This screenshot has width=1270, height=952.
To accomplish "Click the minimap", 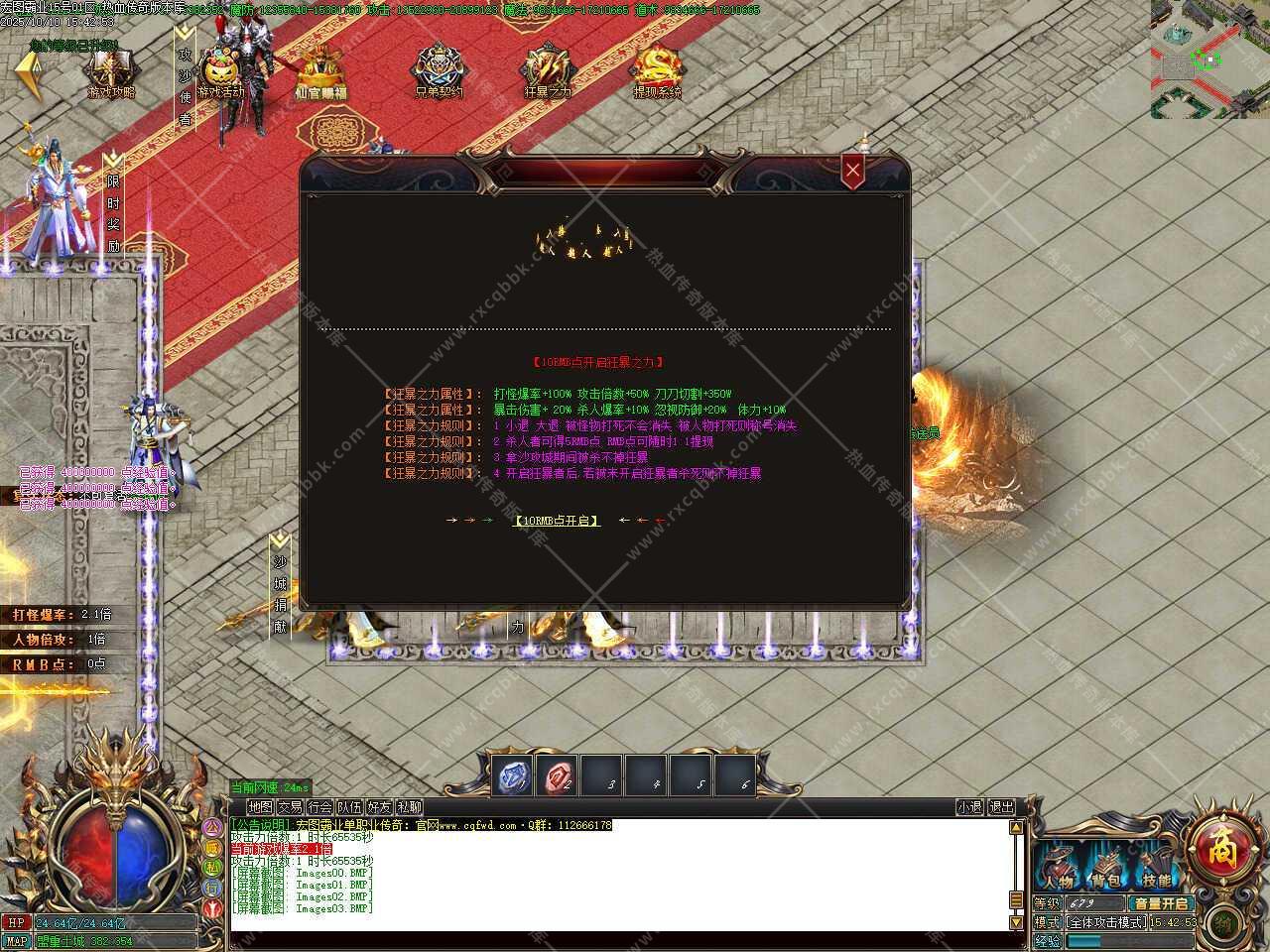I will pos(1209,59).
